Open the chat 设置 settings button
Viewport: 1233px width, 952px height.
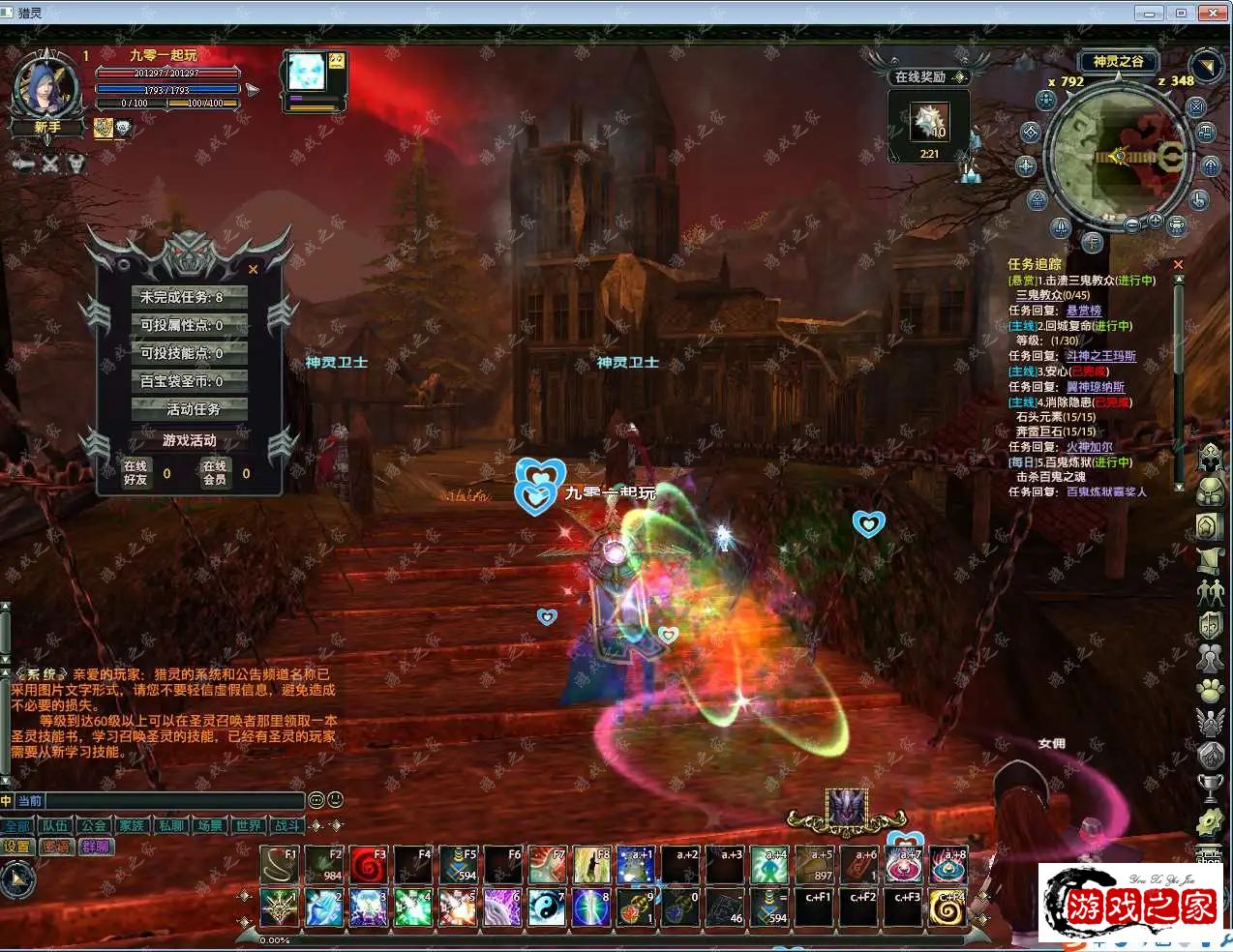tap(17, 847)
